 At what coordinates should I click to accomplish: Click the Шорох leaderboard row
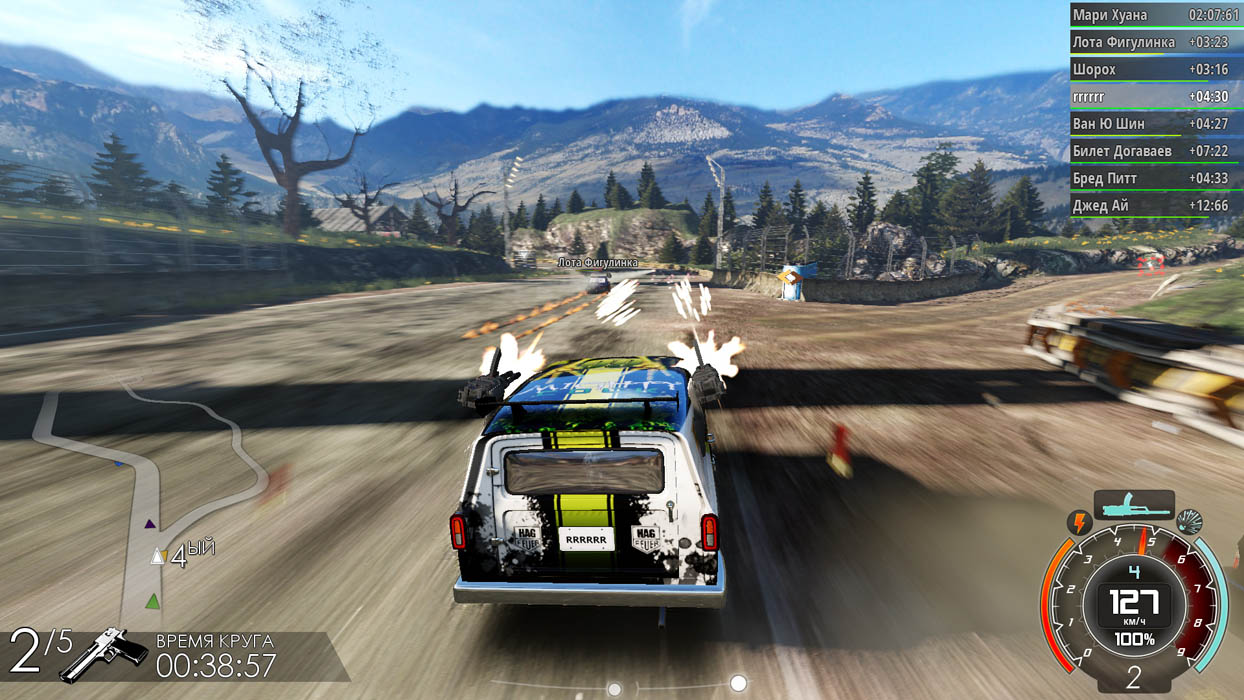coord(1154,70)
